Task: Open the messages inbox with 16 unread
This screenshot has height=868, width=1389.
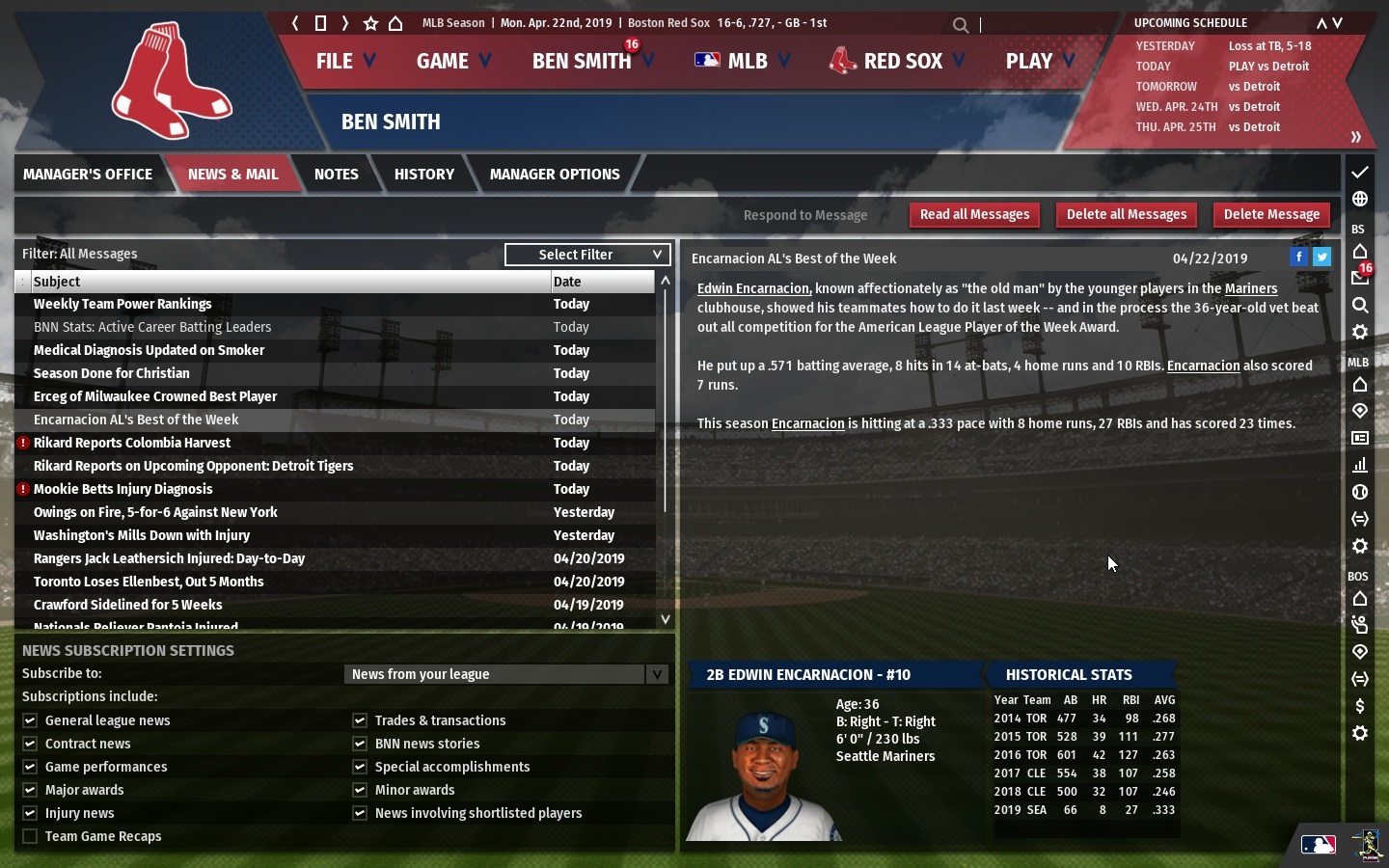Action: 1360,278
